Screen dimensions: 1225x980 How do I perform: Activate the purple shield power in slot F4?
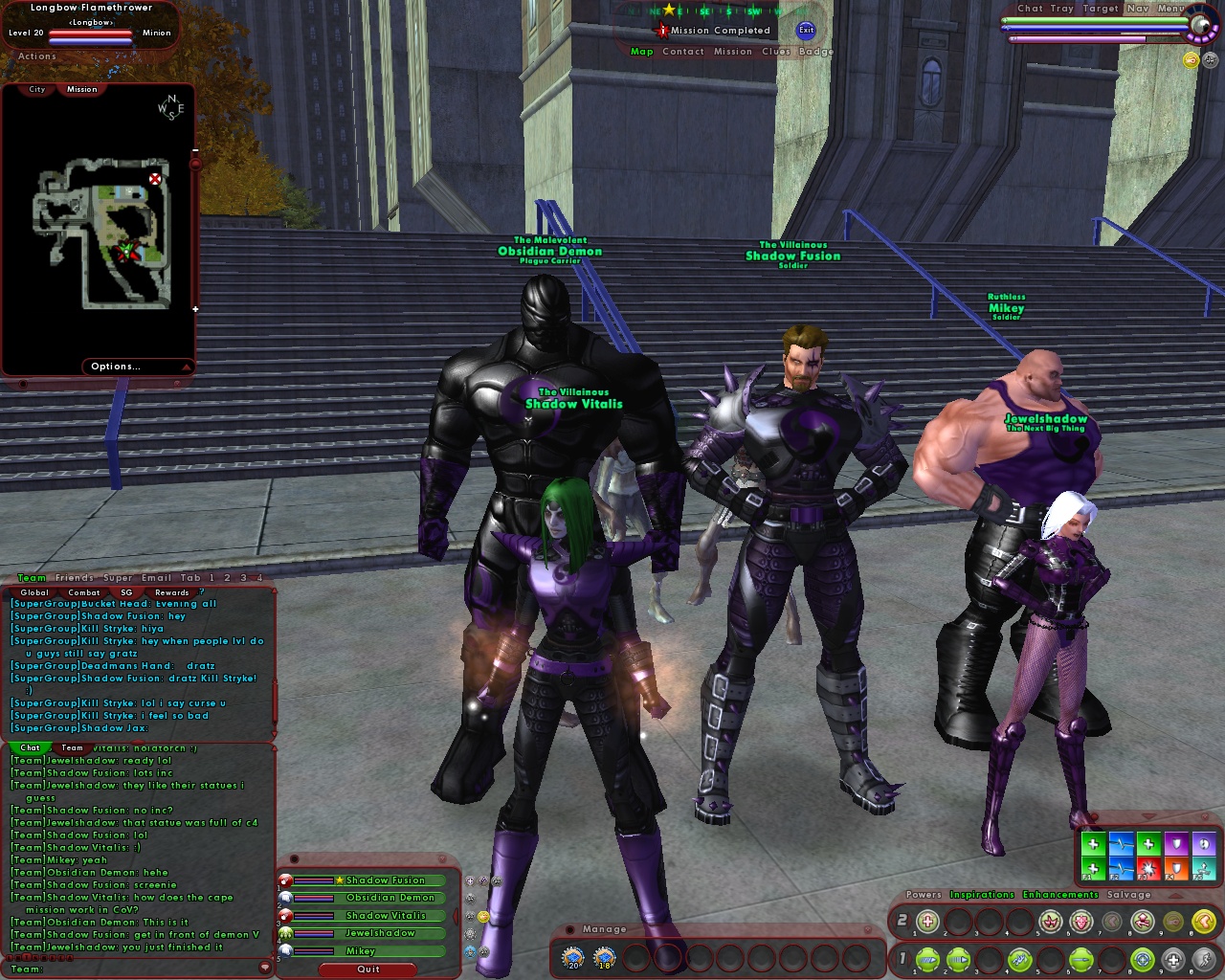[x=1176, y=843]
